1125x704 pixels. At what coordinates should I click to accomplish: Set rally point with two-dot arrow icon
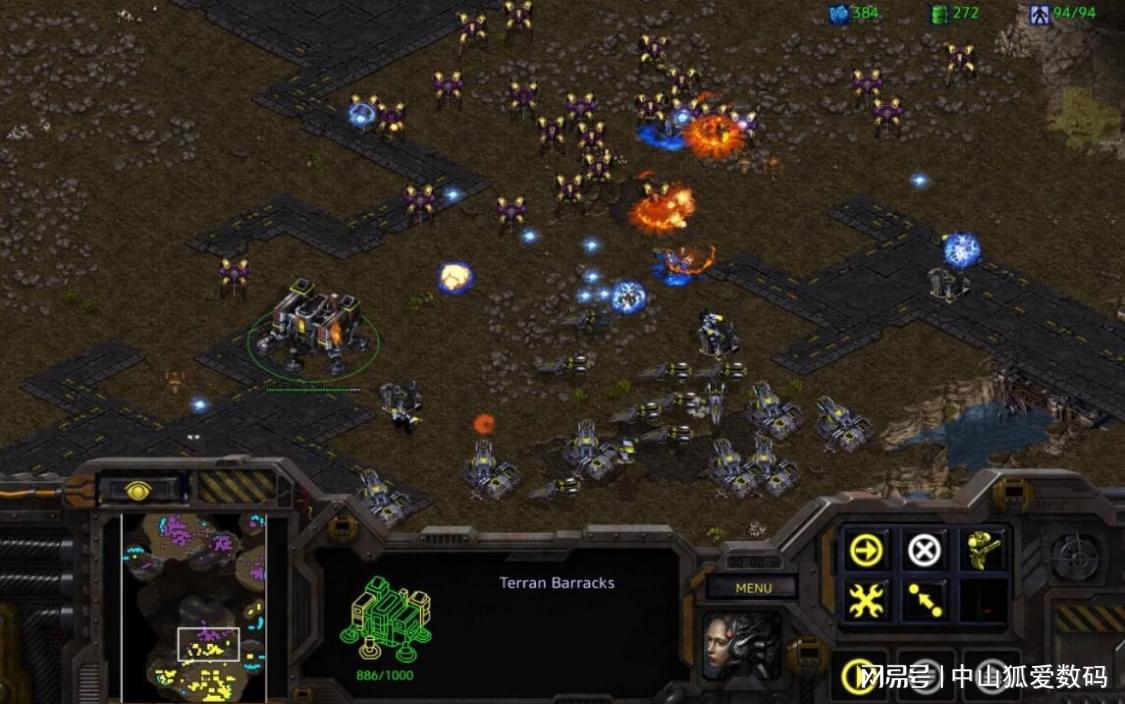924,600
